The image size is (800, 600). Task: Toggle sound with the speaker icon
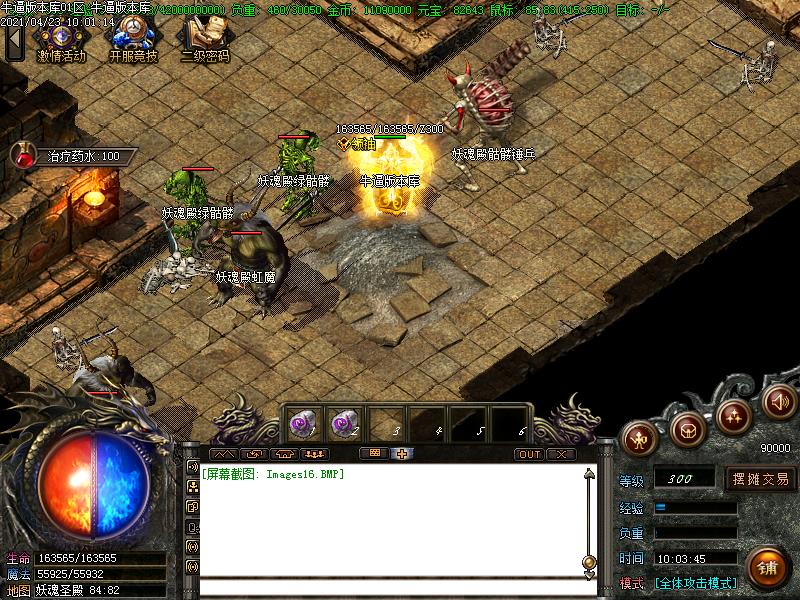point(778,401)
